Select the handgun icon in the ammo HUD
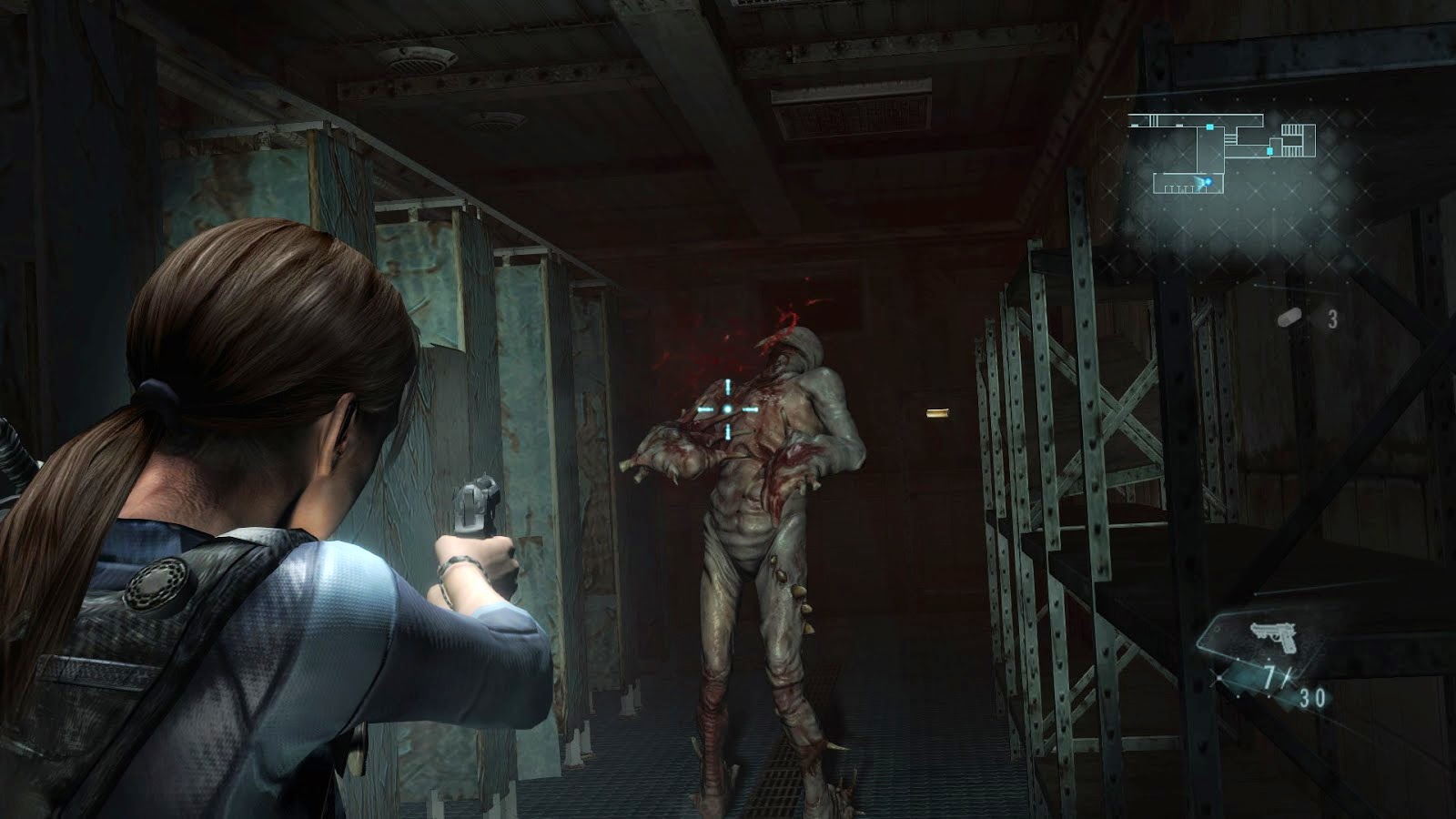Viewport: 1456px width, 819px height. point(1273,637)
